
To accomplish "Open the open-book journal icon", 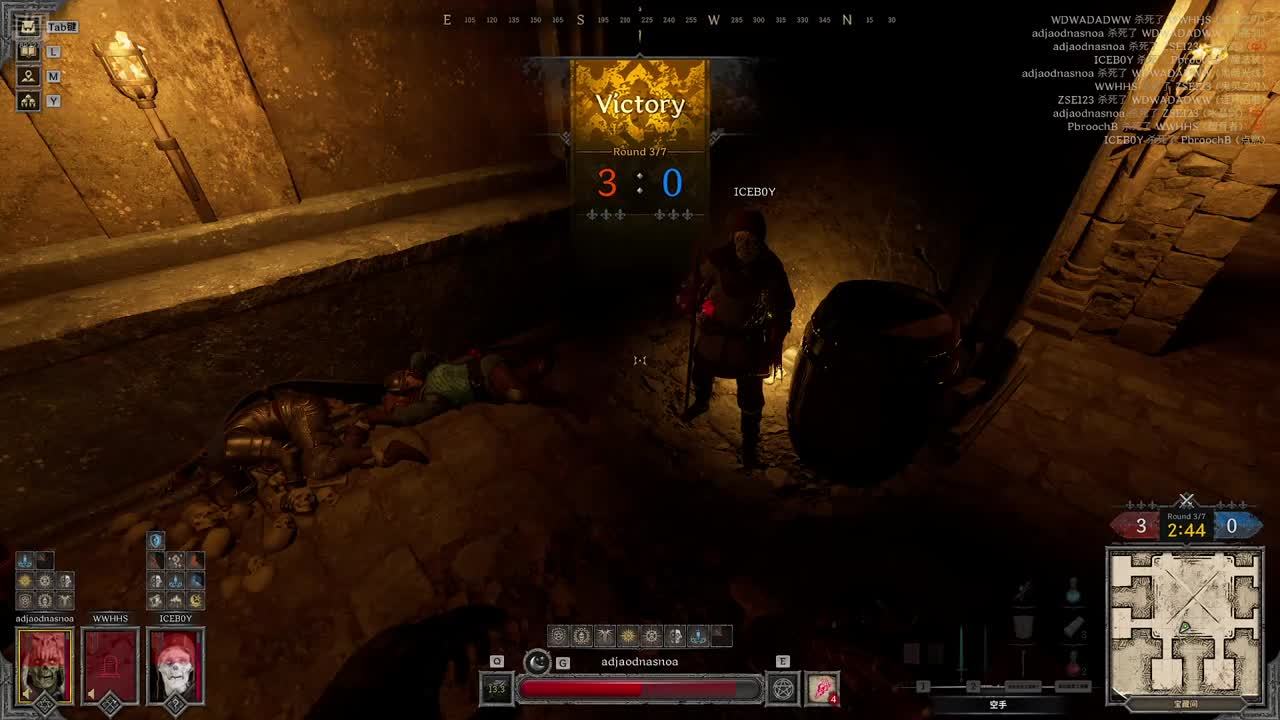I will [x=28, y=51].
